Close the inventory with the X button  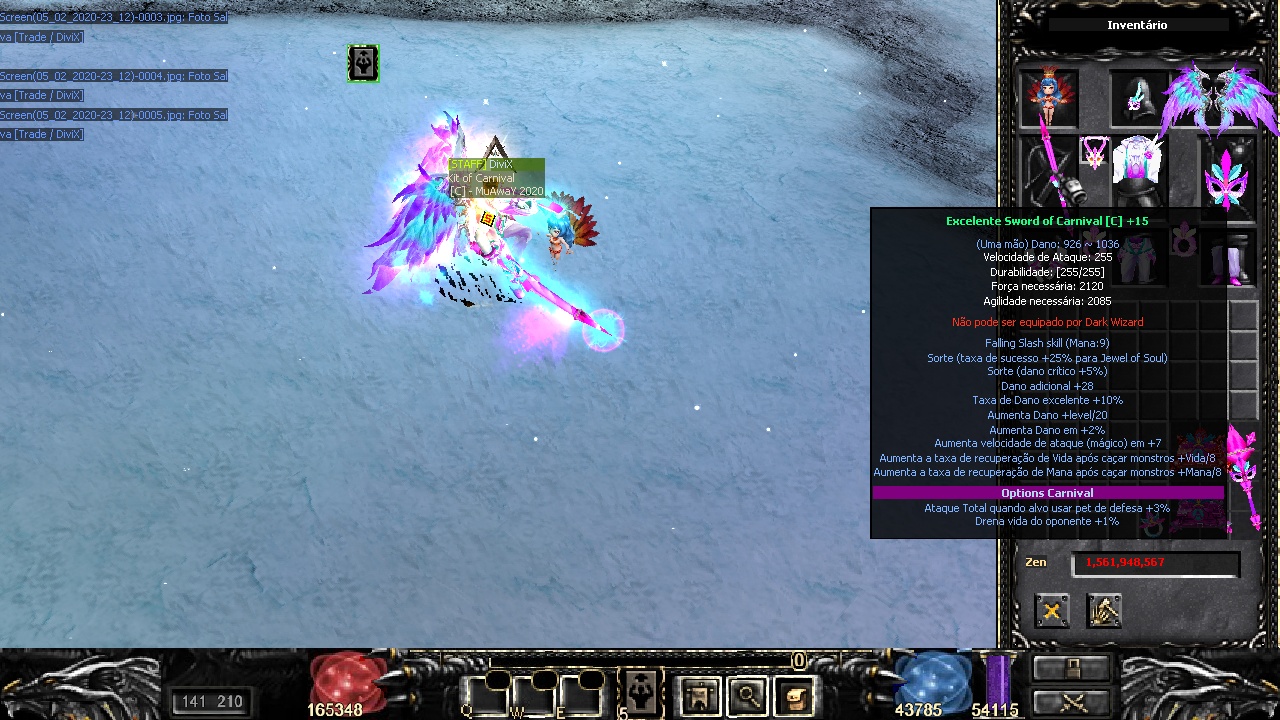1052,611
